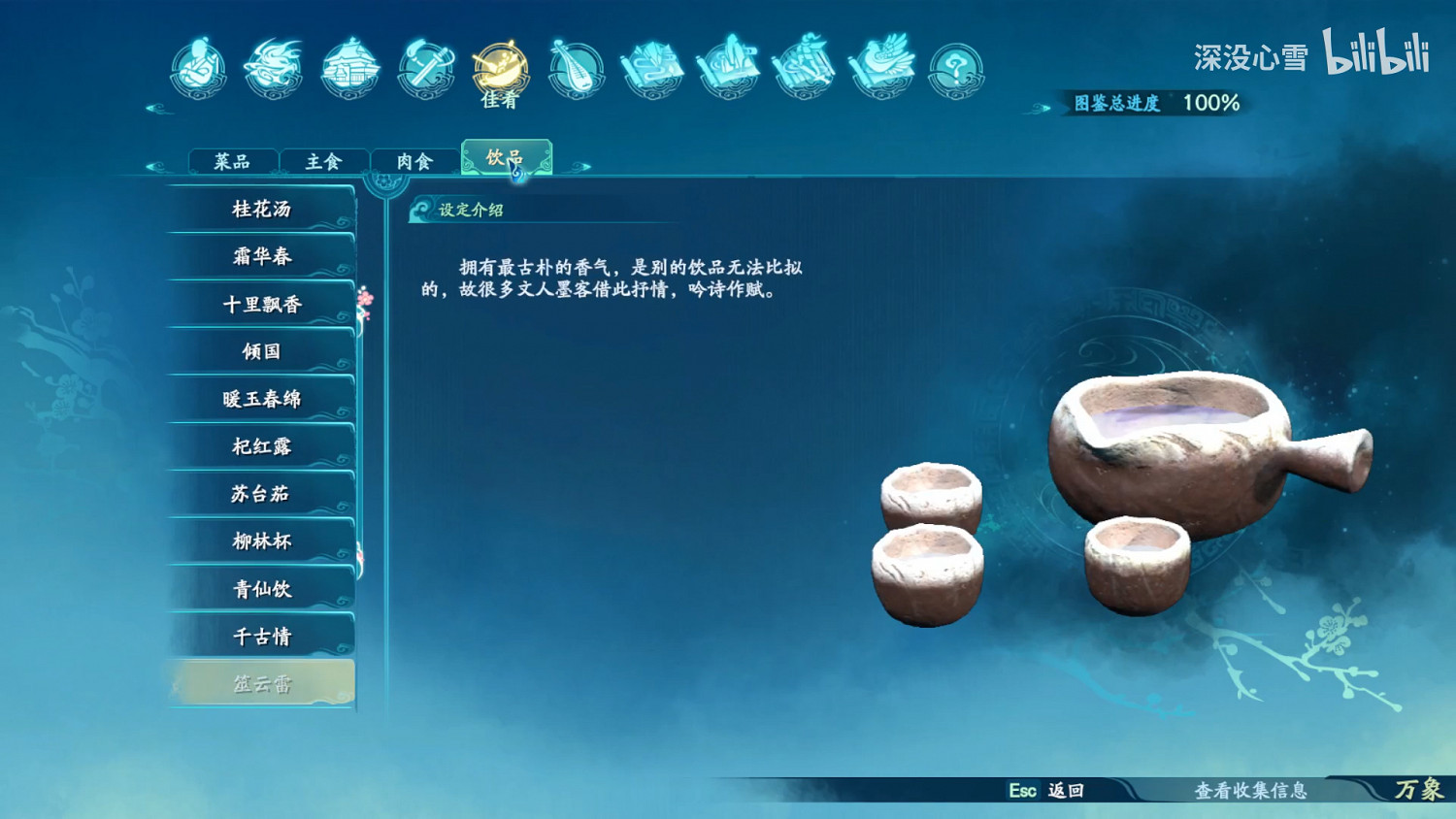Click 查看收集信息 at the bottom
The width and height of the screenshot is (1456, 819).
click(1250, 791)
